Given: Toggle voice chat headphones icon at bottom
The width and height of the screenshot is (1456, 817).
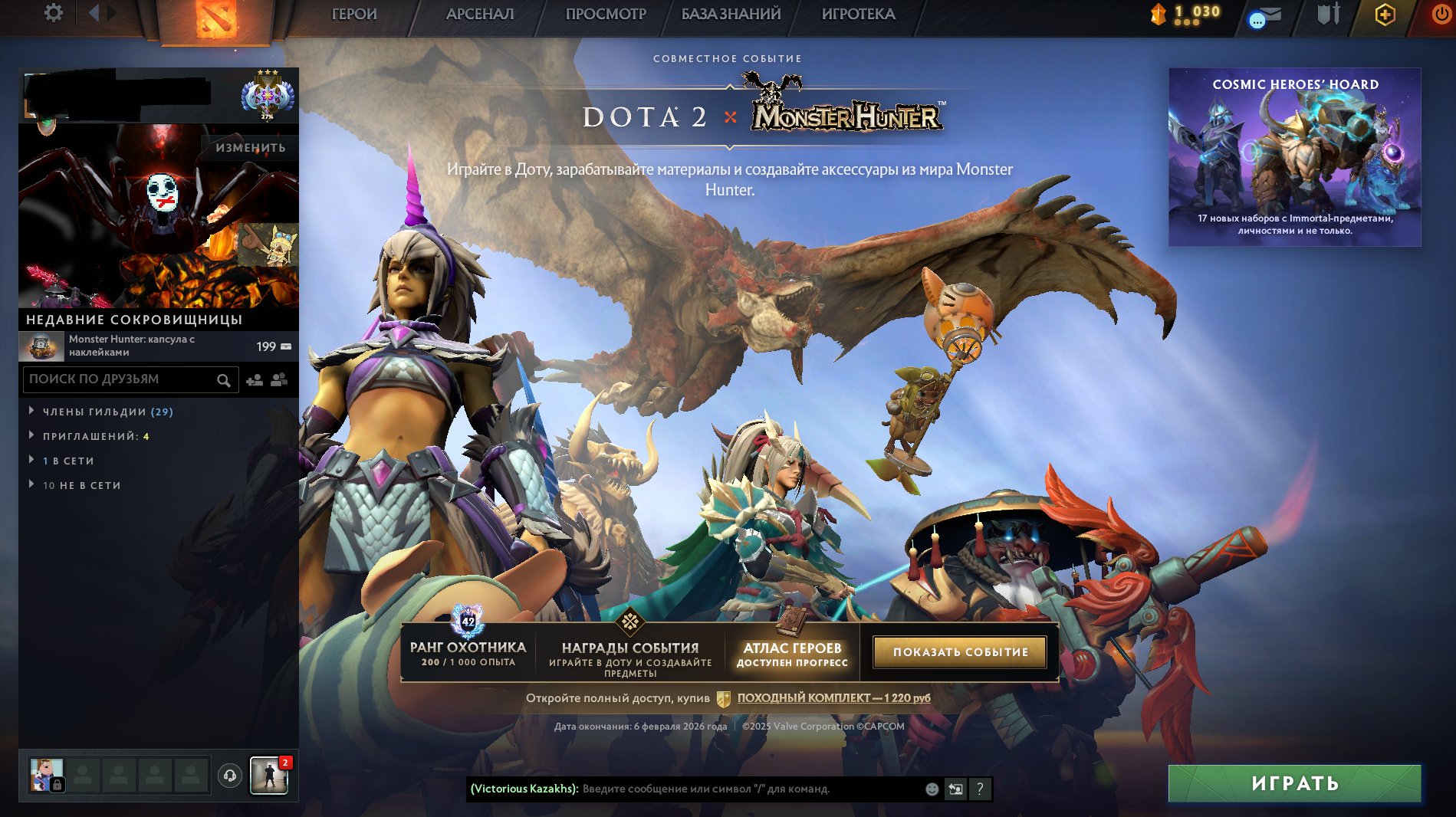Looking at the screenshot, I should click(228, 776).
